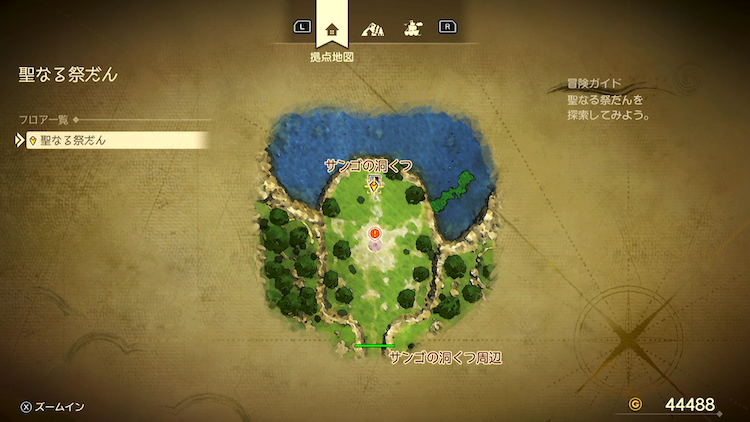Open the sailing ship map tab

[410, 28]
